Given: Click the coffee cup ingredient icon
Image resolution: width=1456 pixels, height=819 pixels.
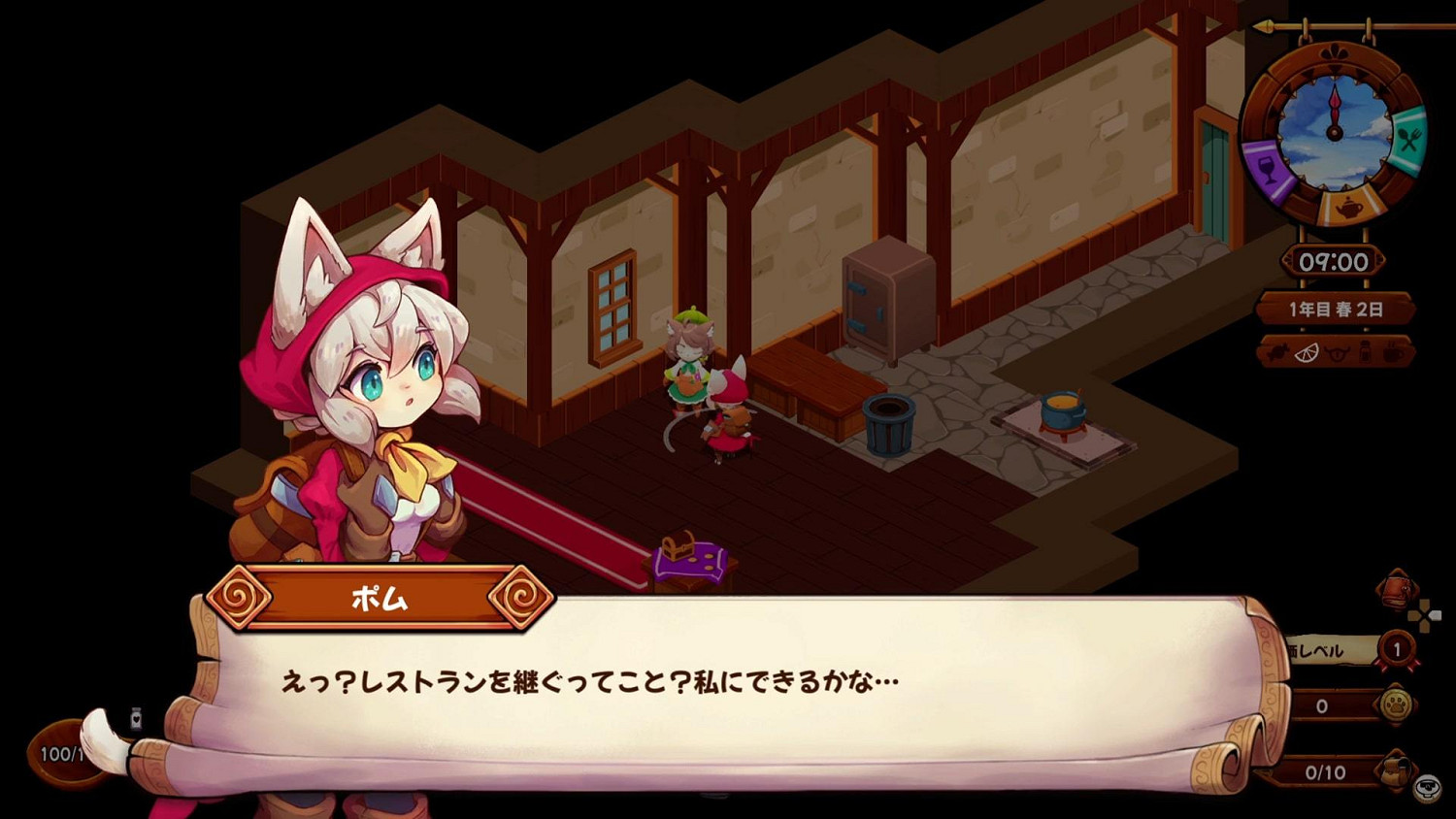Looking at the screenshot, I should click(1392, 353).
